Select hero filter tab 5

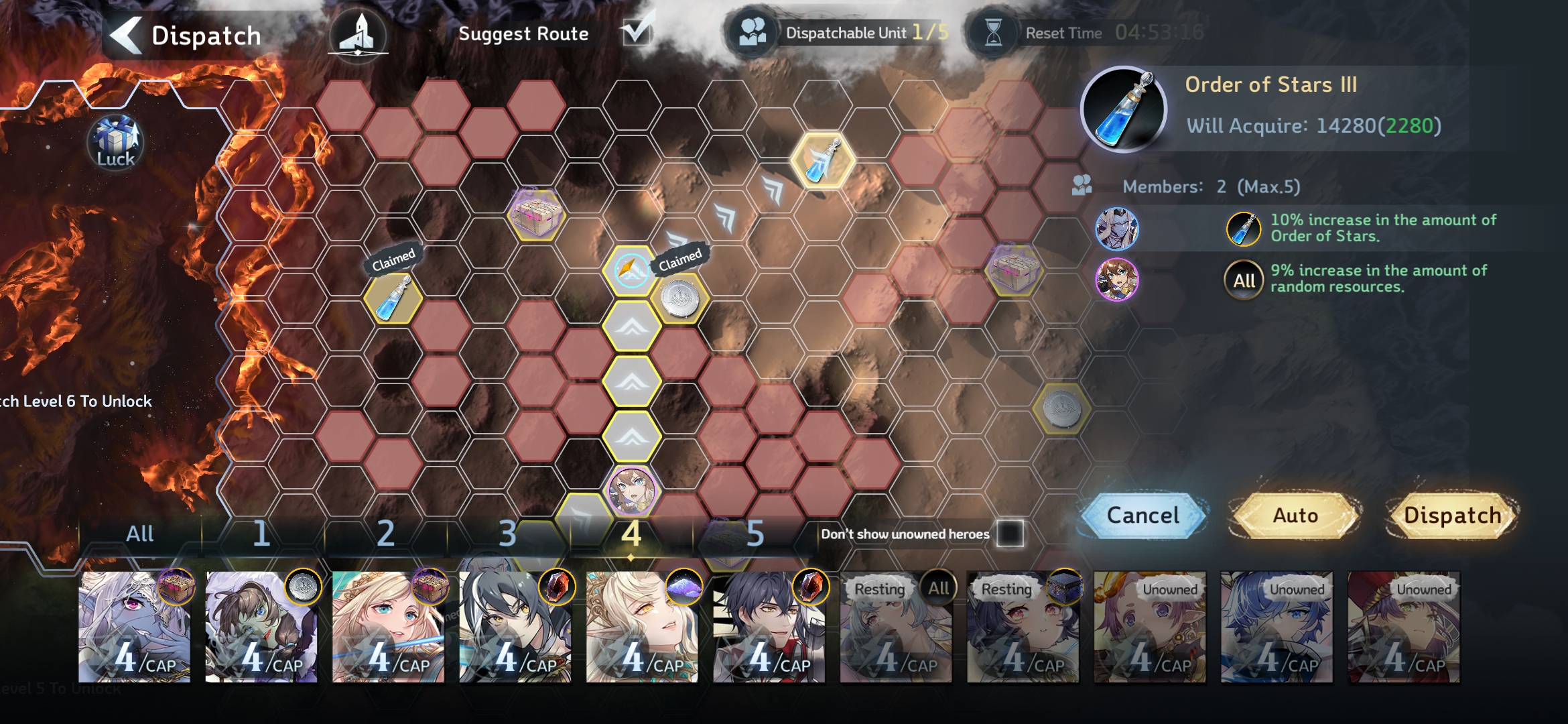pos(755,534)
